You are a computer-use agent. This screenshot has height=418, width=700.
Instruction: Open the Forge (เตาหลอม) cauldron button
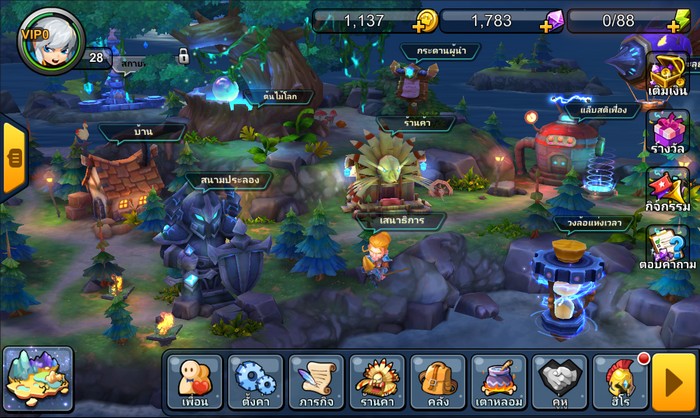(499, 381)
